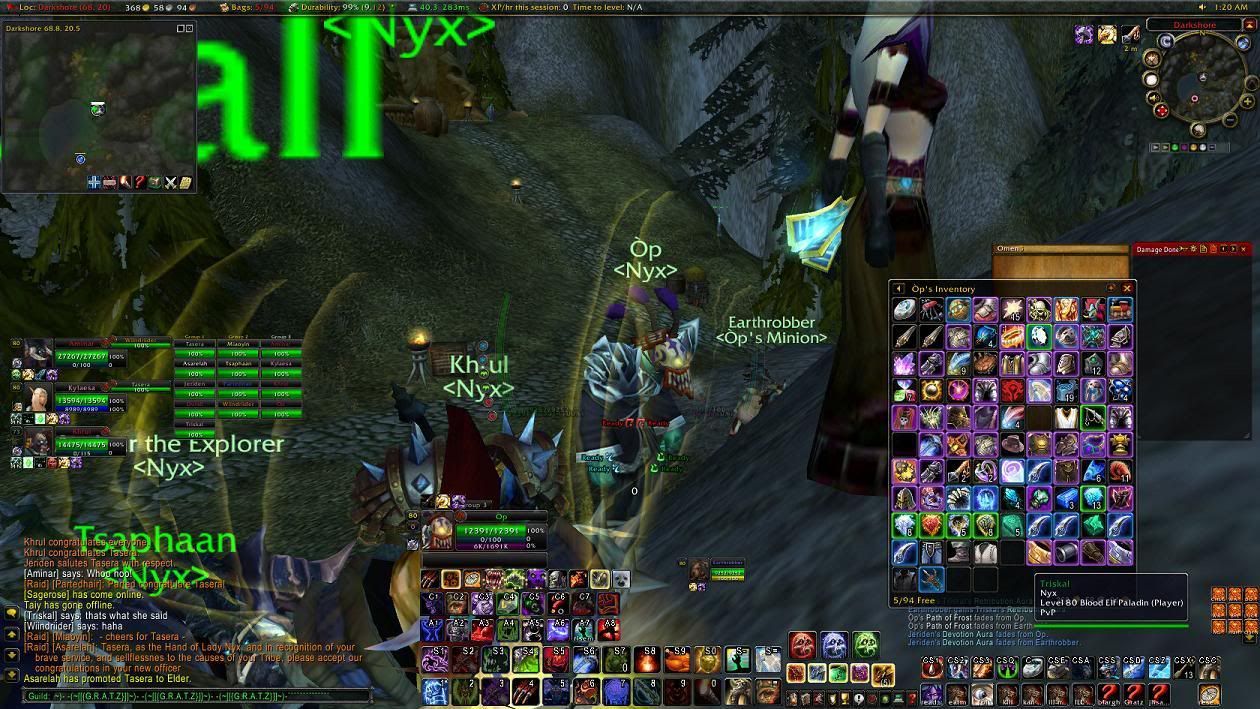Activate the ability bound to CSQ
The image size is (1260, 709).
(1007, 668)
